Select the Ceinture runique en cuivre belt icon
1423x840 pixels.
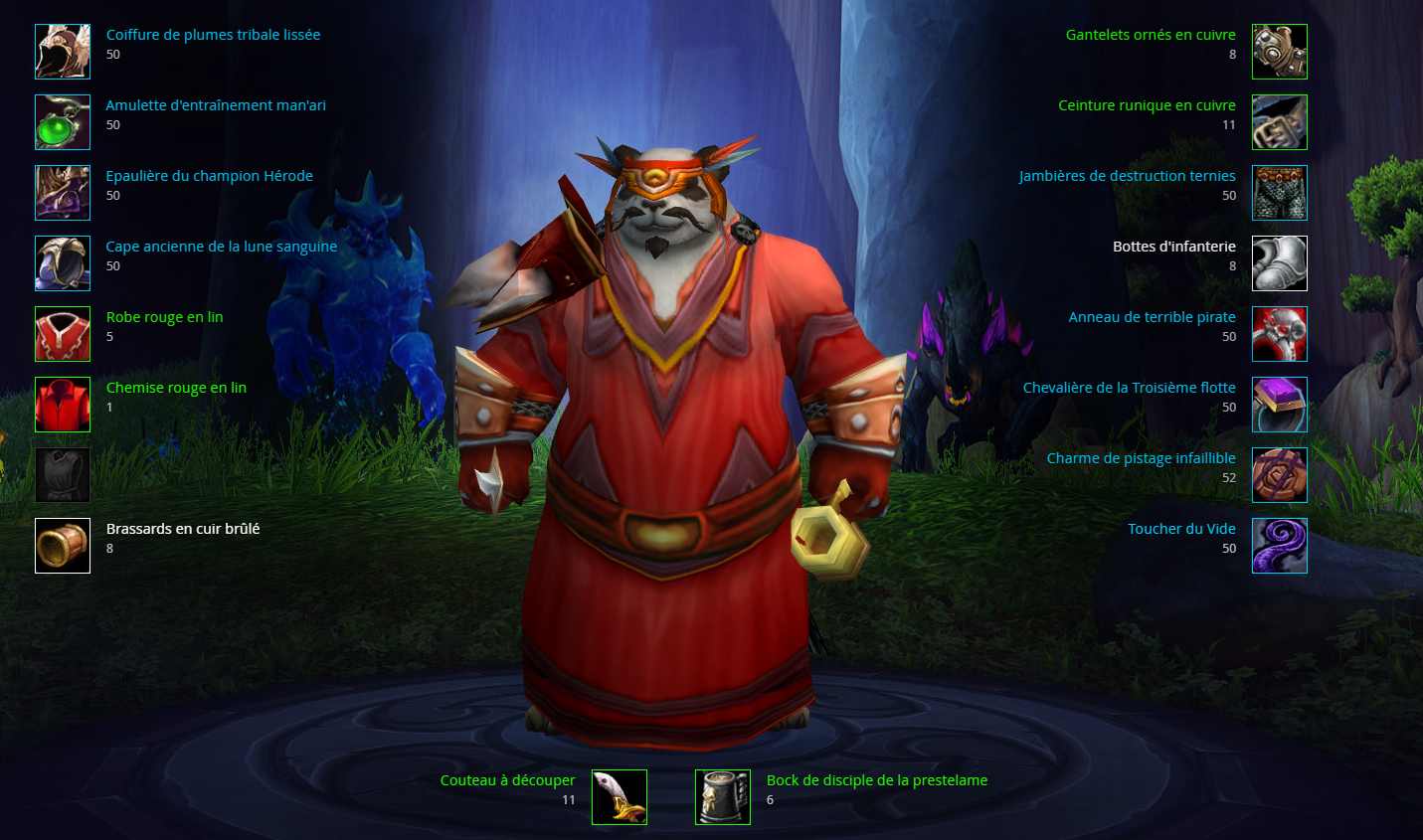point(1280,121)
